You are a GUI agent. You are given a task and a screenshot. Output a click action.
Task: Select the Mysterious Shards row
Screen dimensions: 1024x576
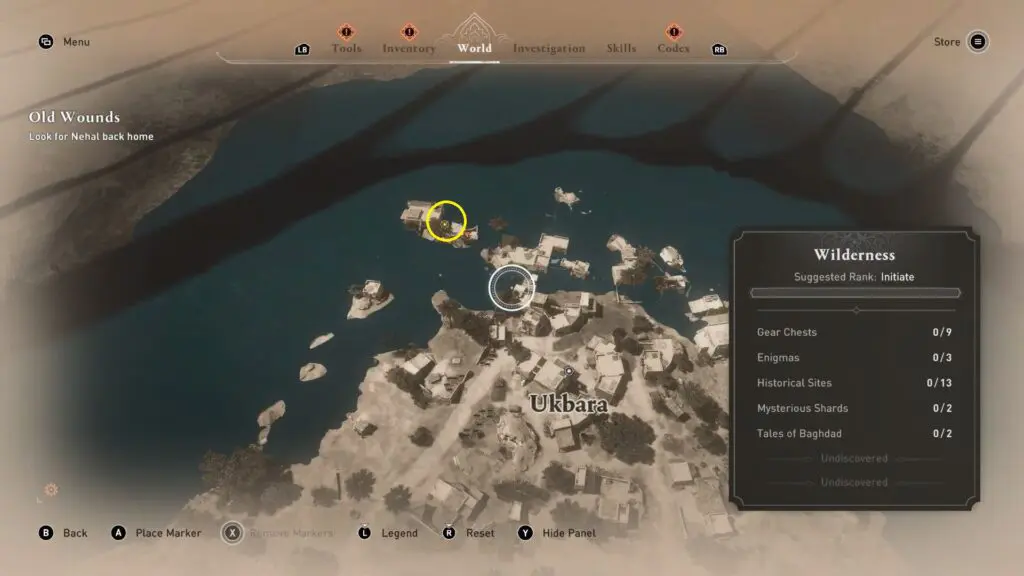(x=854, y=408)
